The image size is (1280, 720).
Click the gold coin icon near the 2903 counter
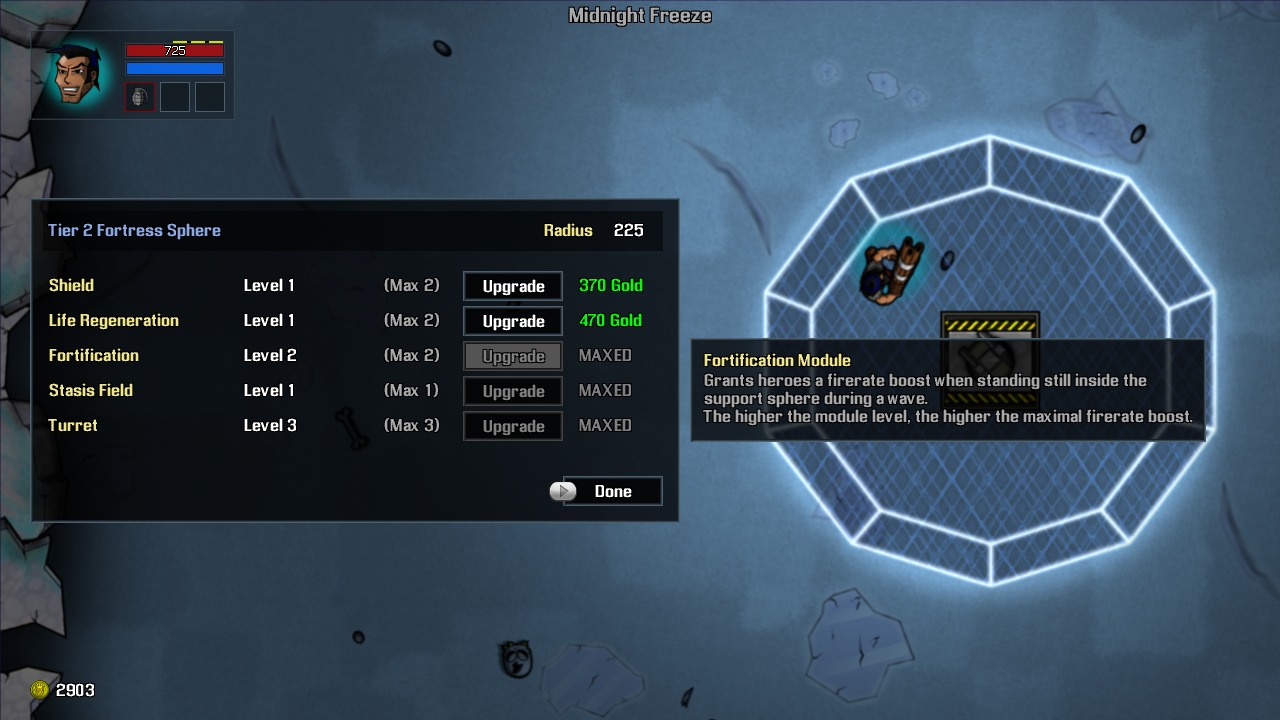point(39,690)
